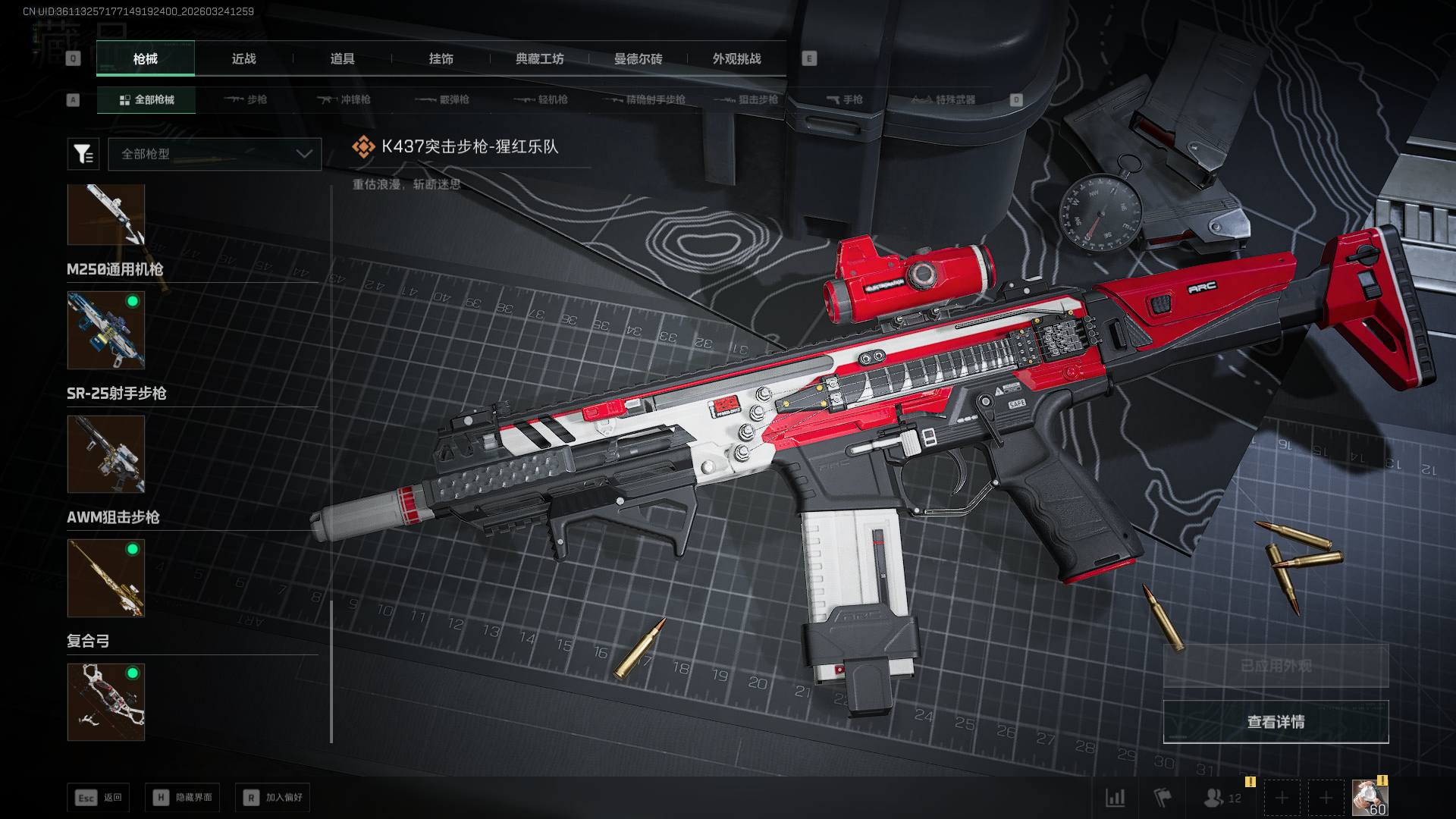Image resolution: width=1456 pixels, height=819 pixels.
Task: Pick the 复合弓 compound bow skin thumbnail
Action: coord(106,702)
